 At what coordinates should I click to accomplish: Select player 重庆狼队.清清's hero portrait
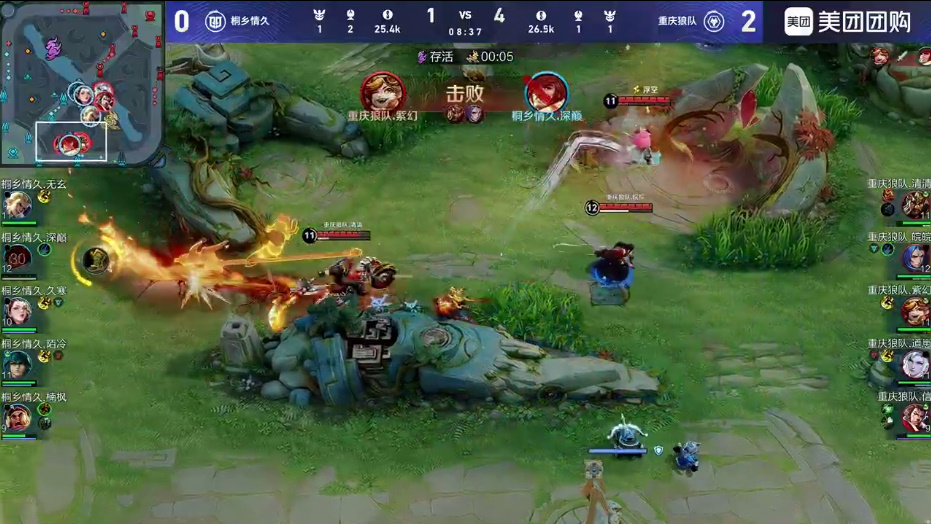[914, 206]
